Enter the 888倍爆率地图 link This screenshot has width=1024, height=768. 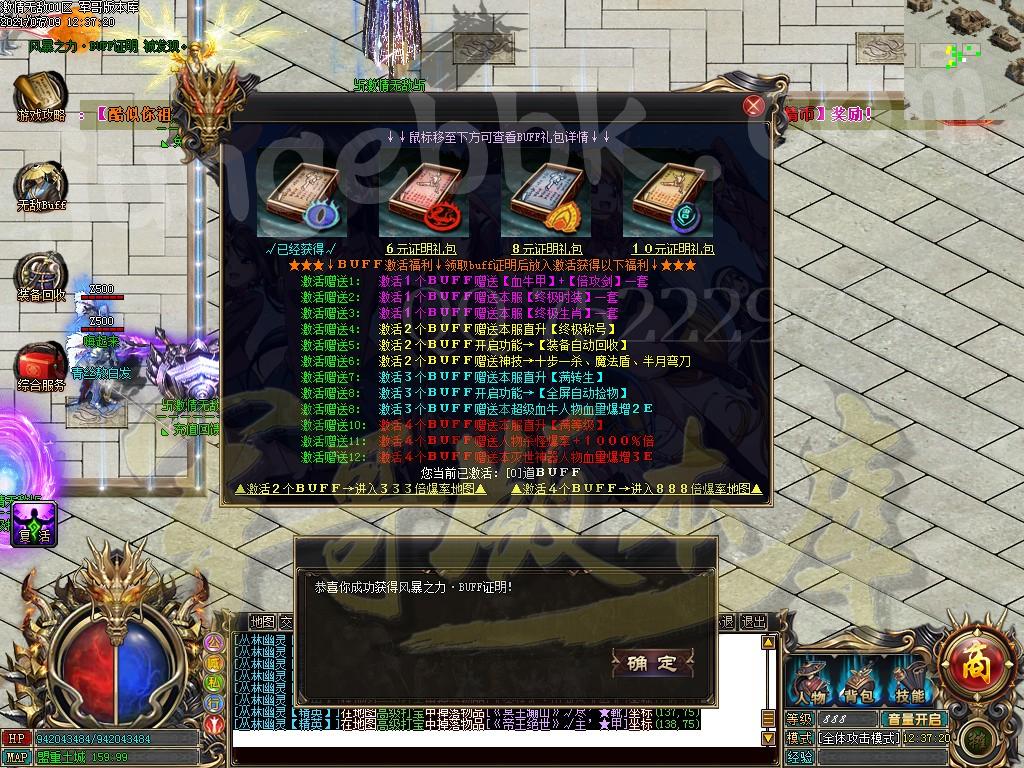tap(638, 489)
